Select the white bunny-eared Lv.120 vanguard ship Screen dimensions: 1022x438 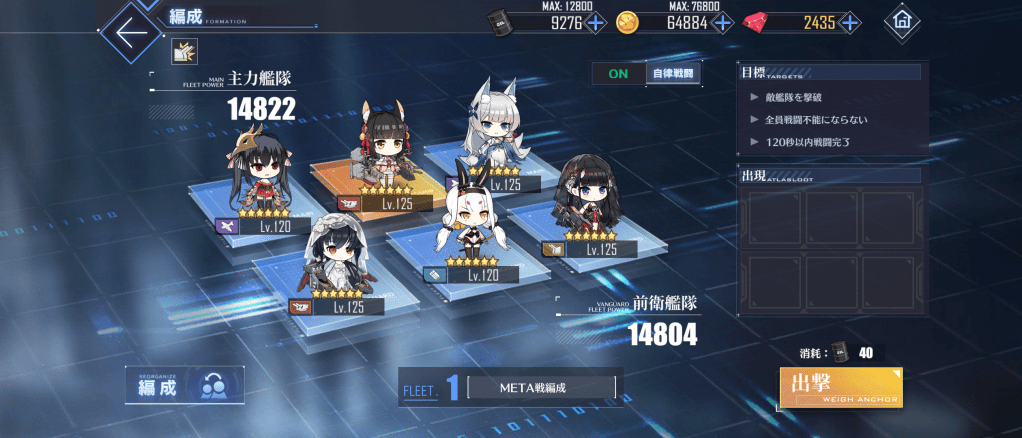[465, 230]
